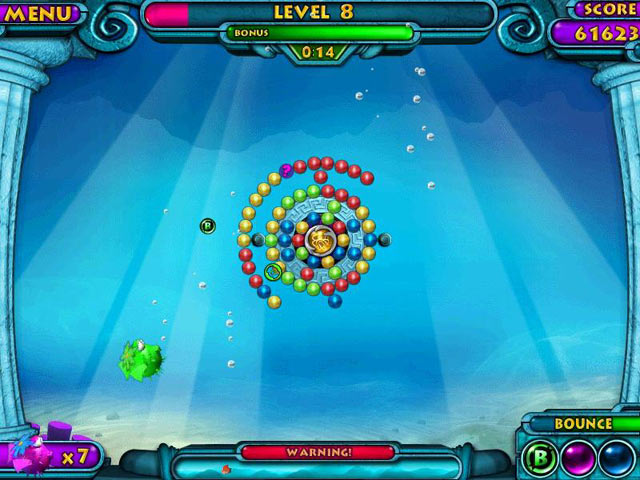Open the MENU button
Screen dimensions: 640x480
(x=40, y=14)
